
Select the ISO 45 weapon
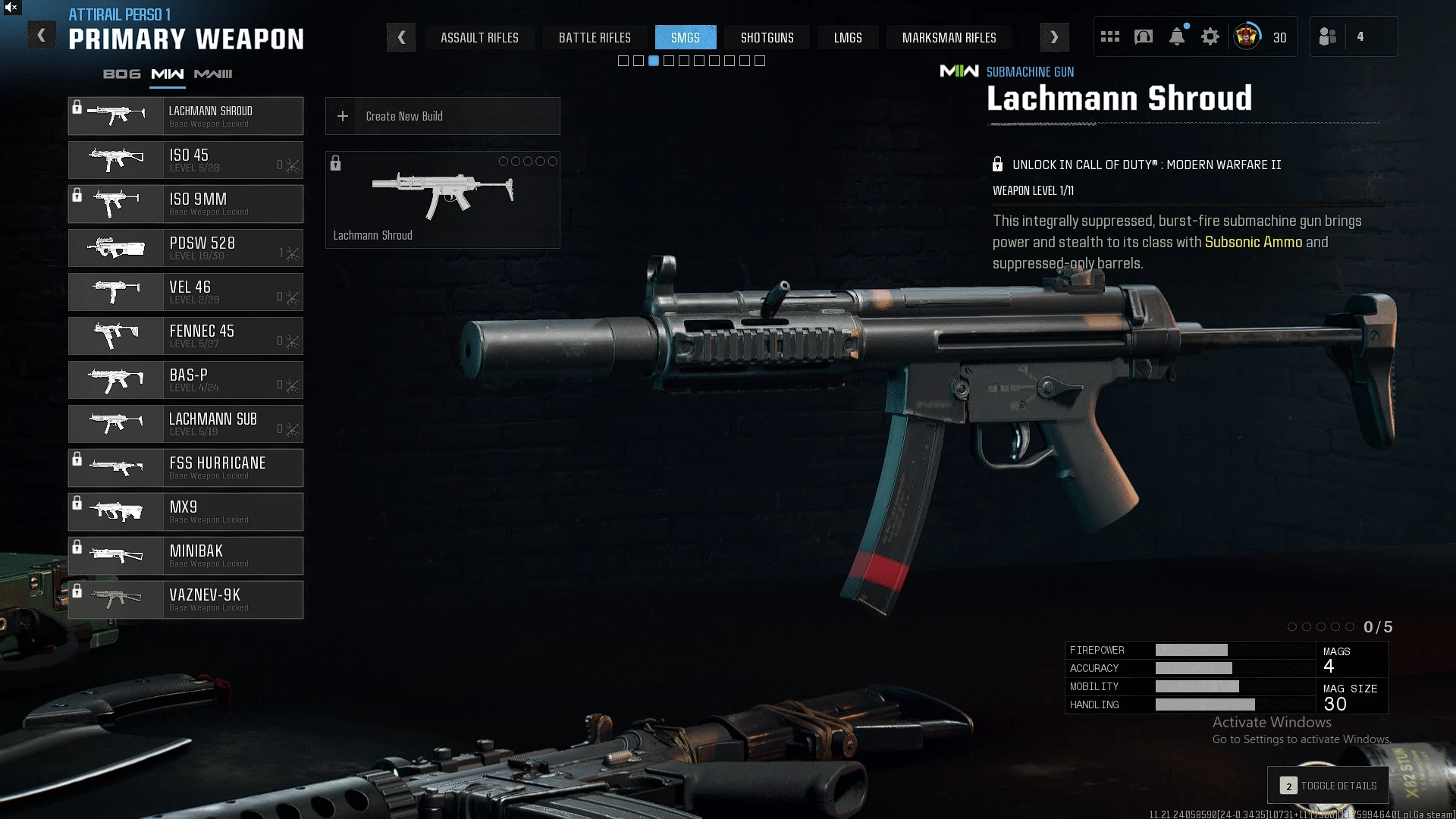186,160
